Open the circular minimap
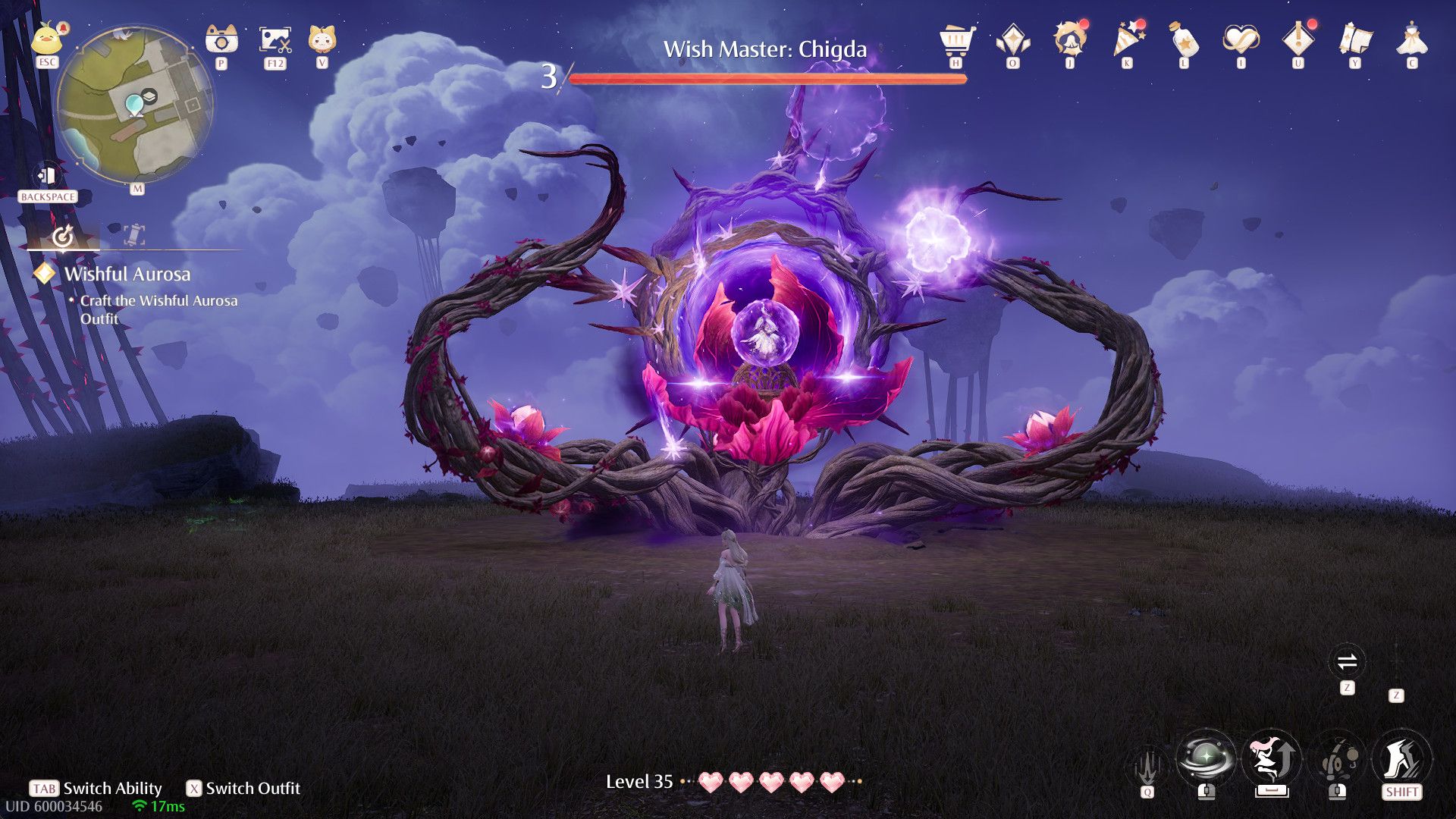The image size is (1456, 819). (x=135, y=105)
